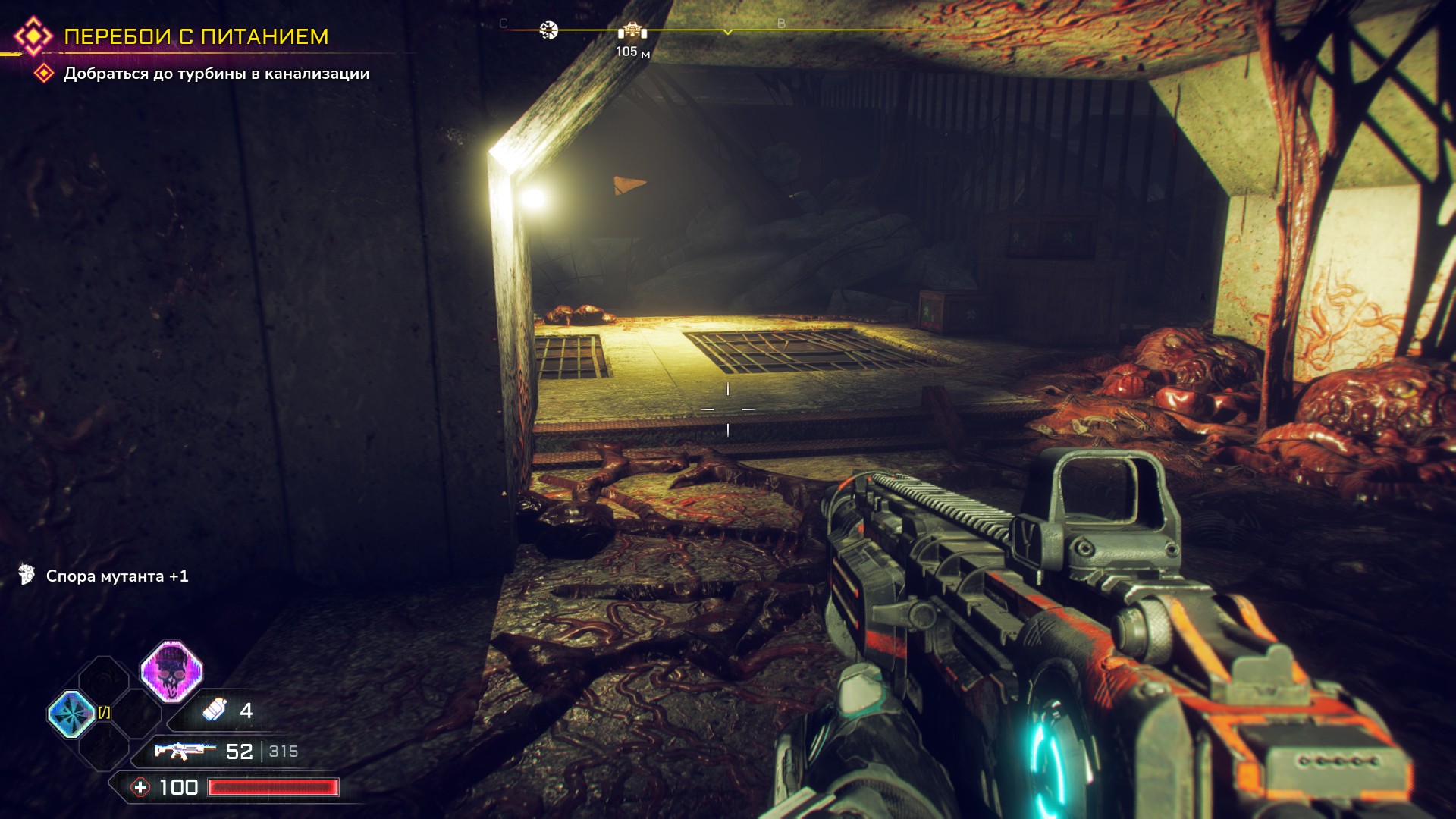Viewport: 1456px width, 819px height.
Task: Activate the blue diamond ability icon
Action: (x=71, y=714)
